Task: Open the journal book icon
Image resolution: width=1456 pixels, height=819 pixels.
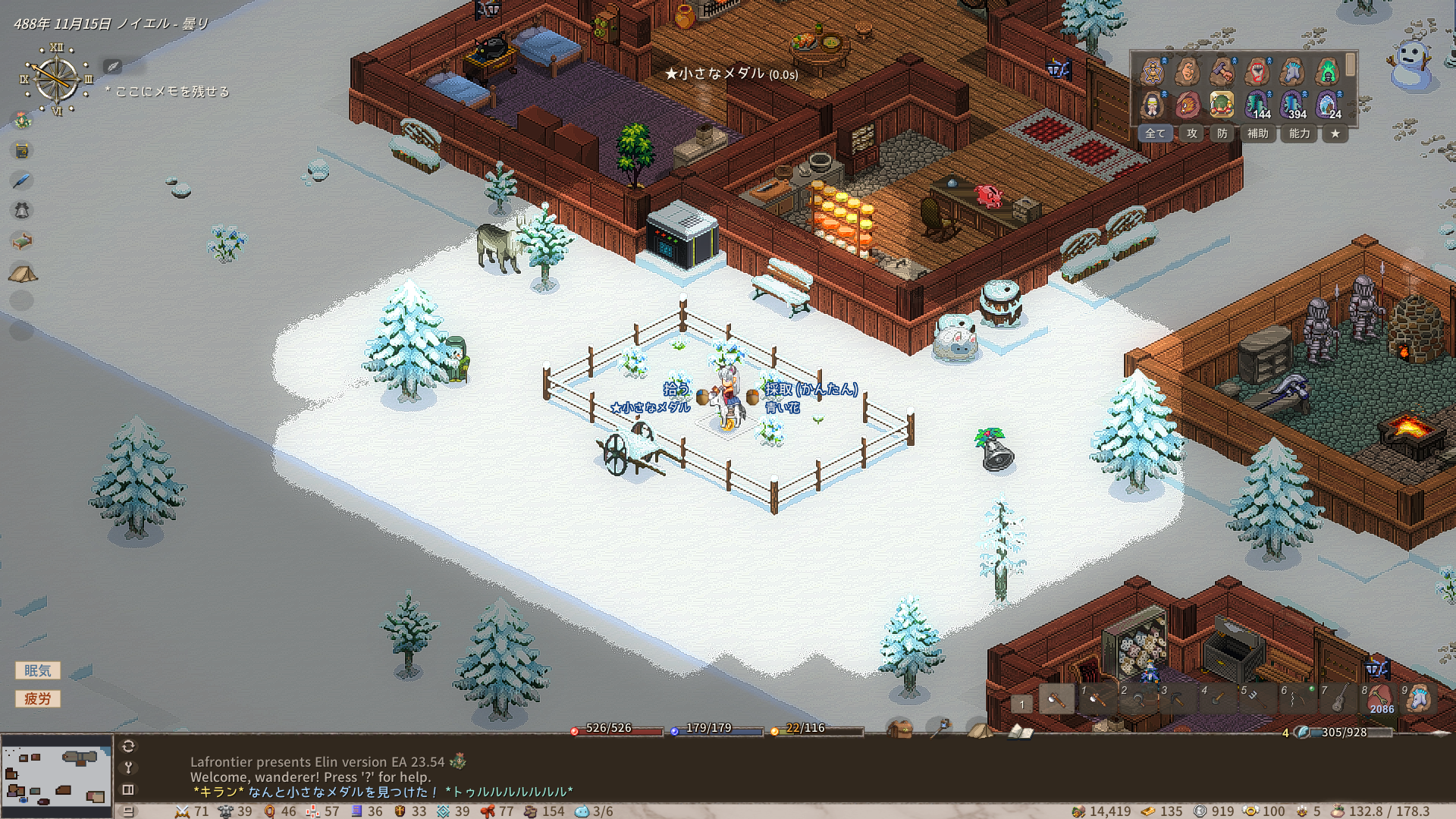Action: point(1020,731)
